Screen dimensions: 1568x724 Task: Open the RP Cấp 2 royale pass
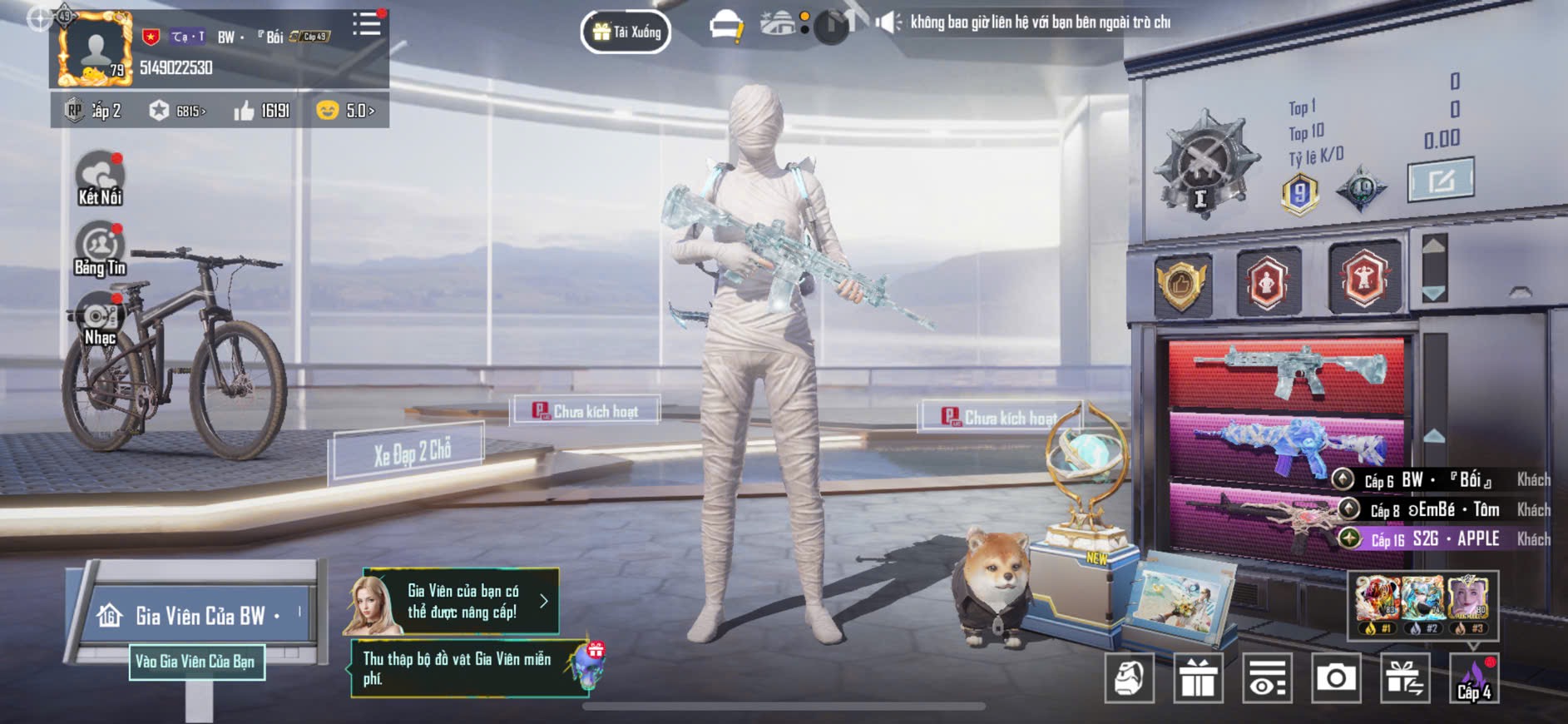[94, 111]
